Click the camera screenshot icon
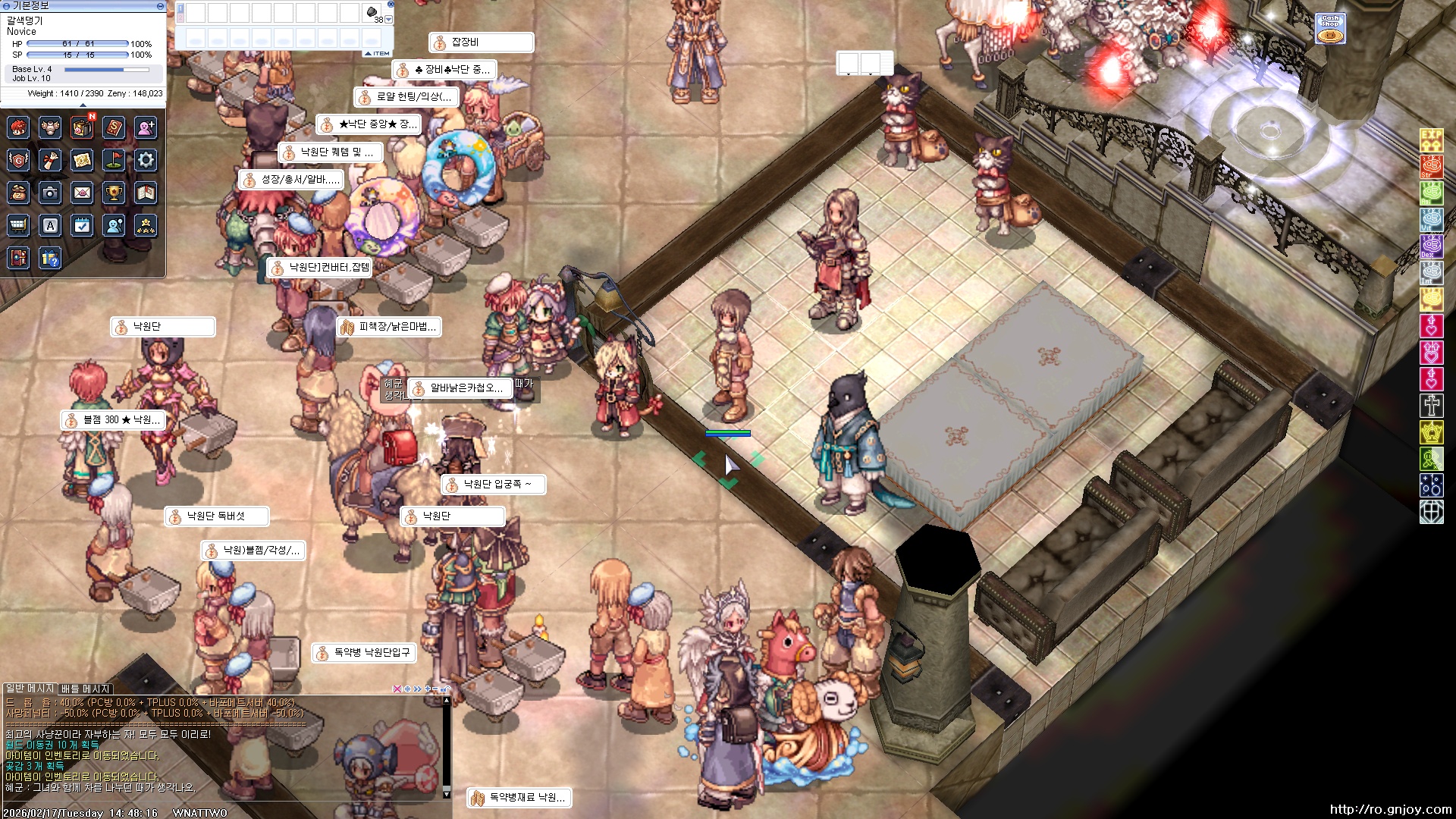 (50, 193)
